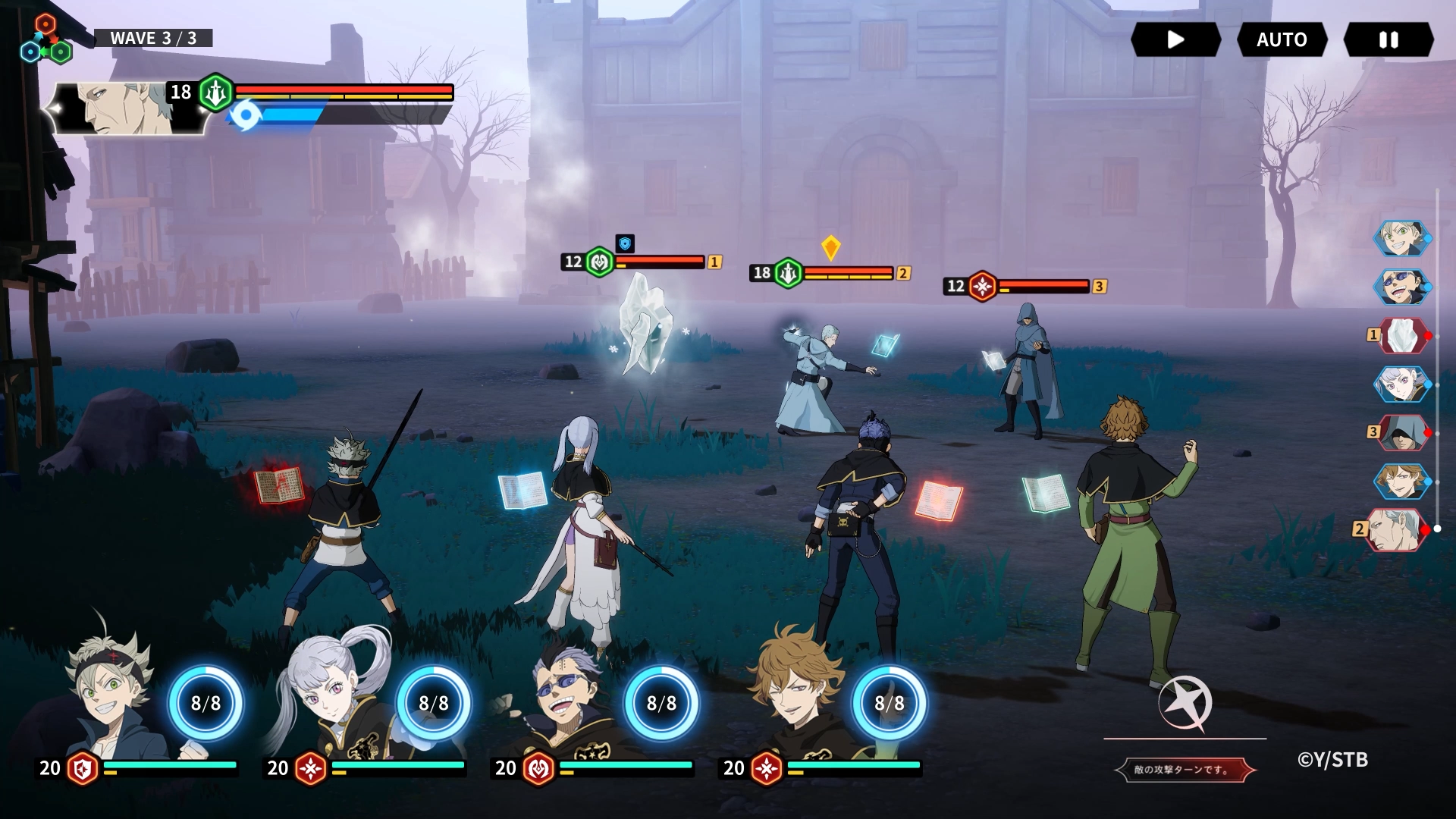
Task: Tap Noelle's 8/8 skill gauge
Action: pyautogui.click(x=434, y=703)
